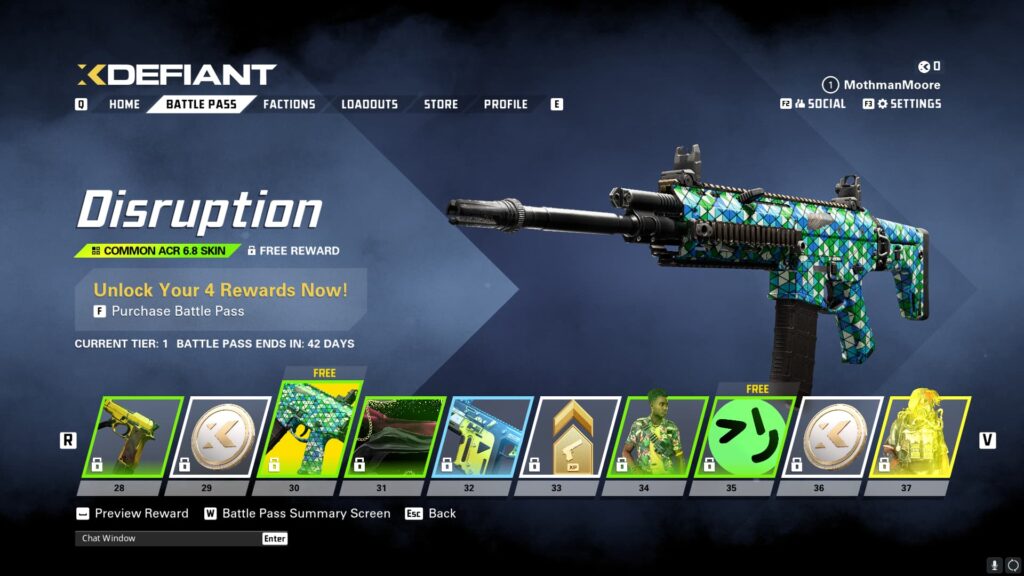Image resolution: width=1024 pixels, height=576 pixels.
Task: Open the Social menu
Action: click(819, 104)
